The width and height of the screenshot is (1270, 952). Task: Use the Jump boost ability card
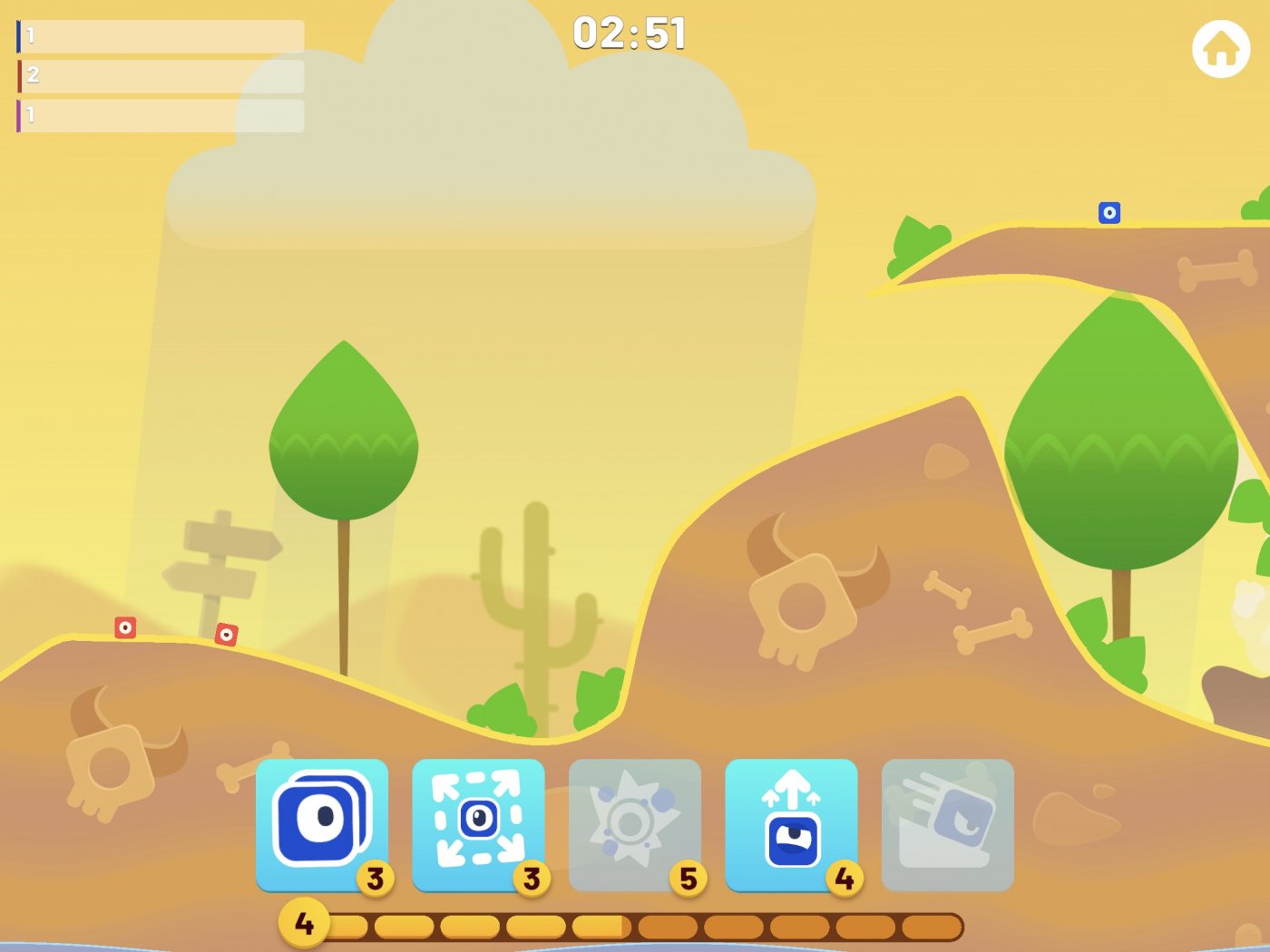point(791,822)
